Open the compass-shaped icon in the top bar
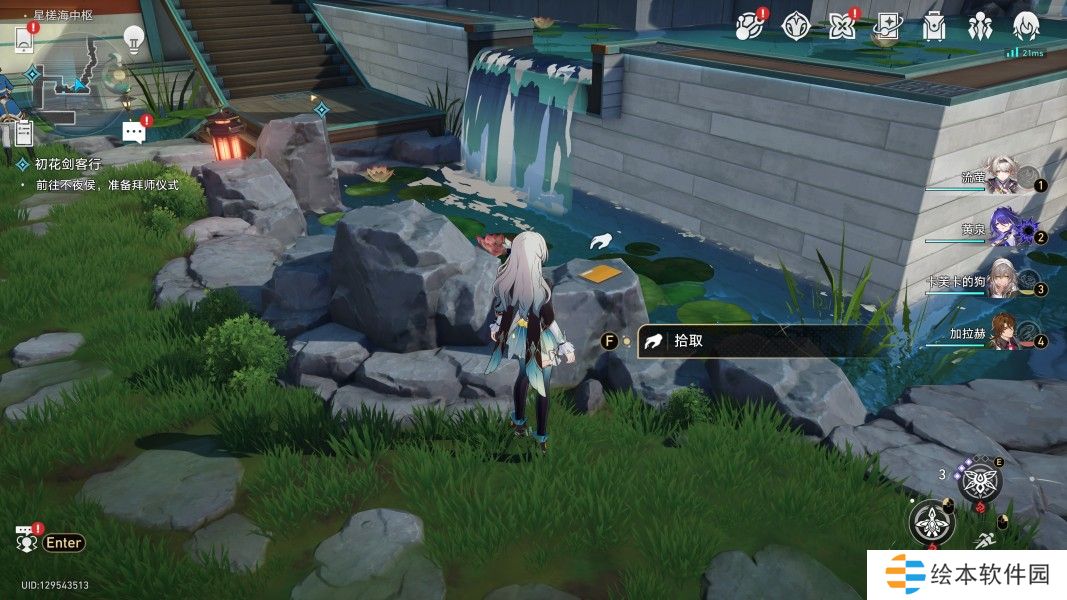The width and height of the screenshot is (1067, 600). [795, 26]
